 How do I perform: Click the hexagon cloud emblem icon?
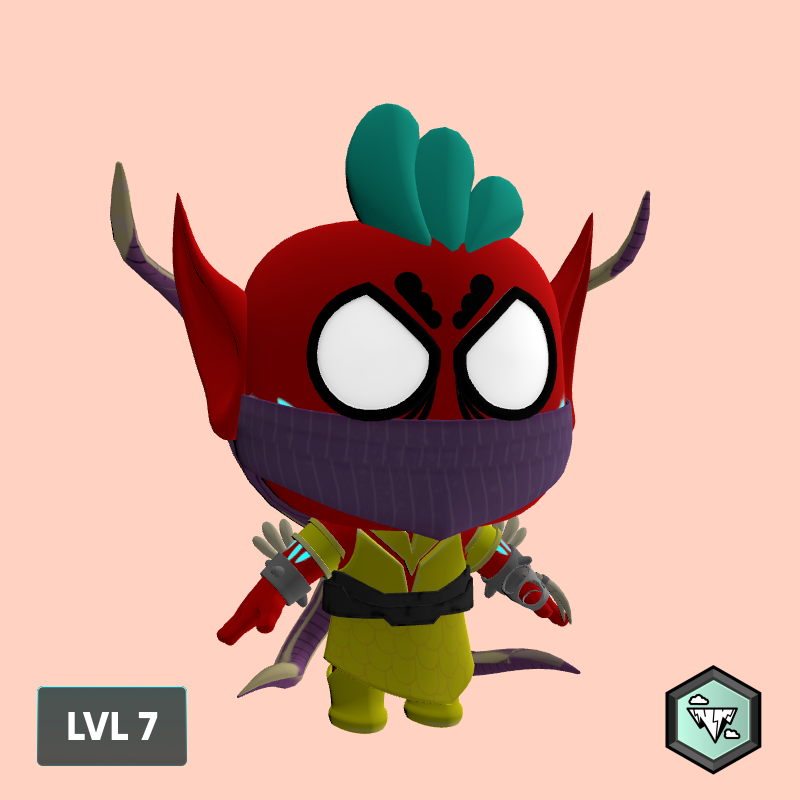pyautogui.click(x=713, y=719)
